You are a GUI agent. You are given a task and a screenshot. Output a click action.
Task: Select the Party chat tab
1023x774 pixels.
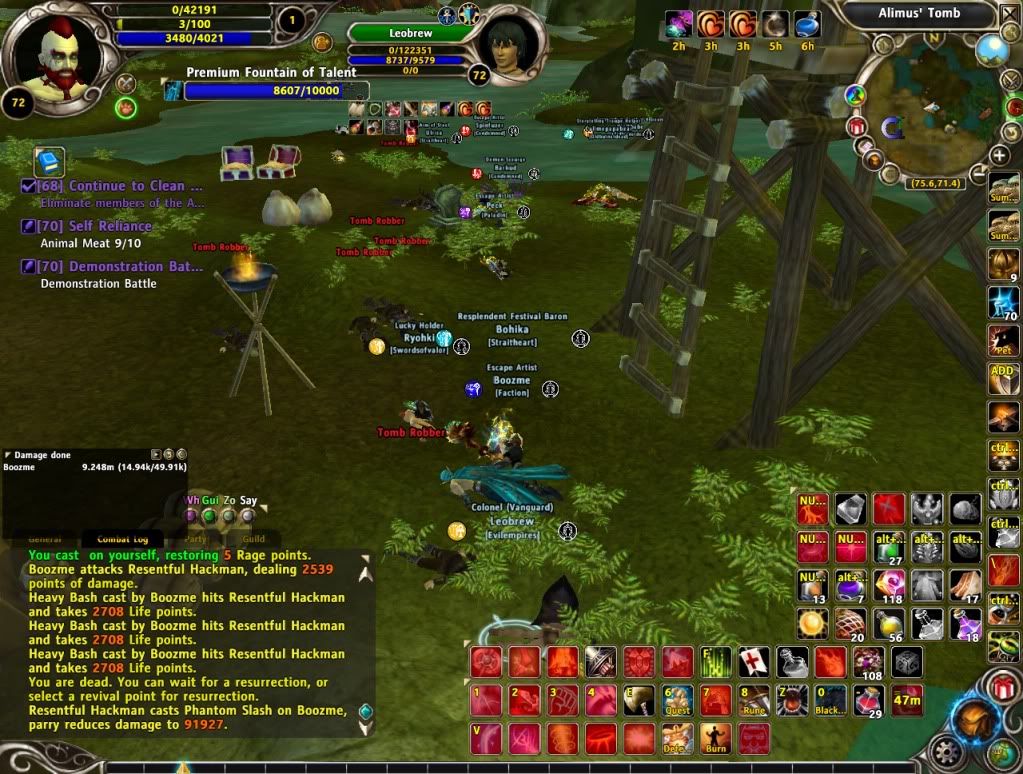194,538
